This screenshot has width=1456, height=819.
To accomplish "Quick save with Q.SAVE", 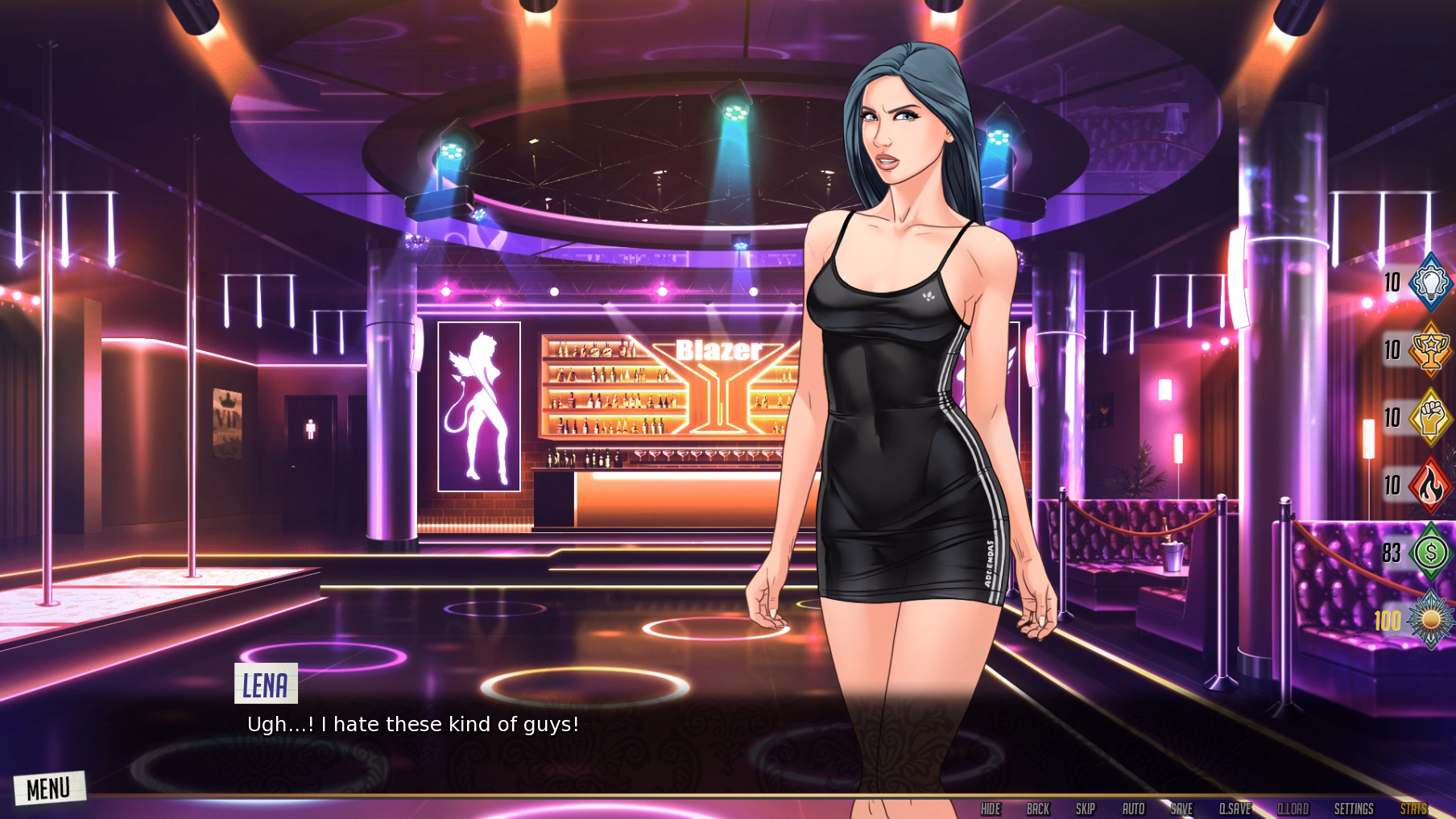I will 1235,809.
